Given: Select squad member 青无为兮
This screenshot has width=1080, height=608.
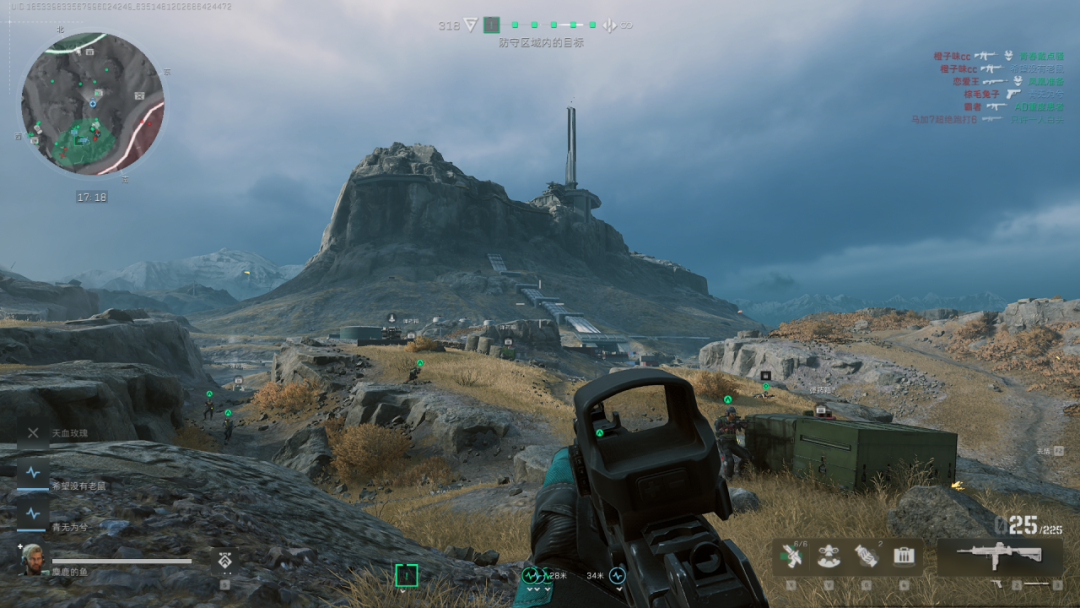Looking at the screenshot, I should point(34,514).
